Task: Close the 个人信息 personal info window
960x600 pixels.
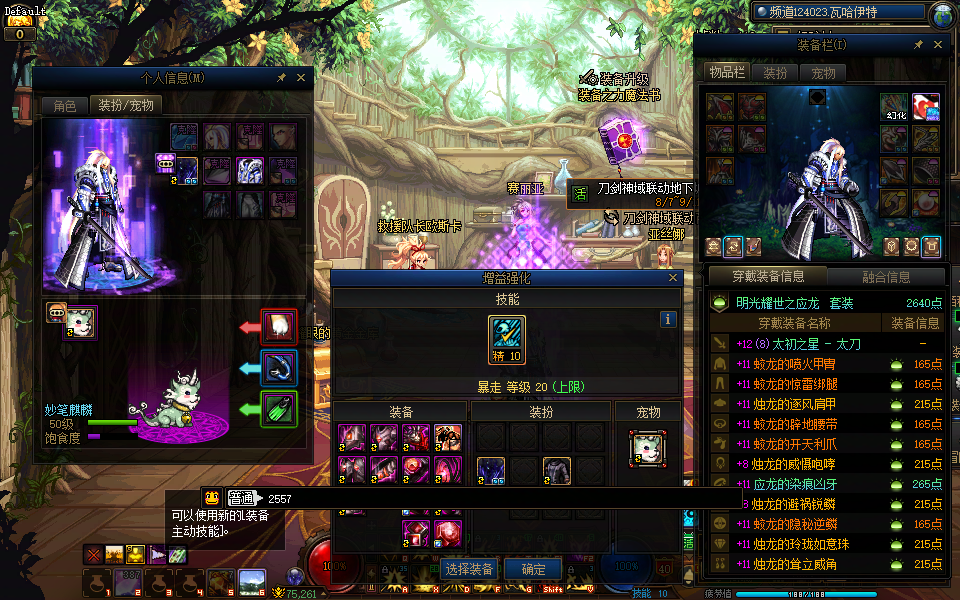Action: click(x=302, y=77)
